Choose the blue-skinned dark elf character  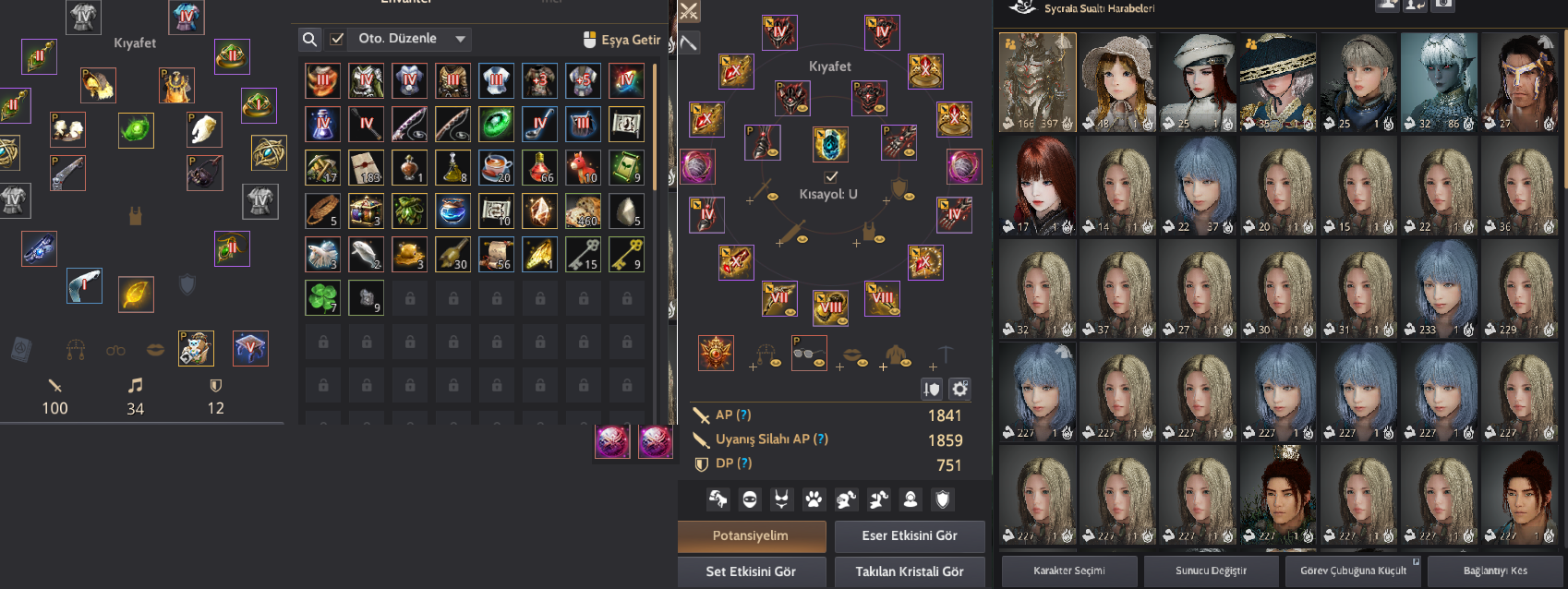tap(1439, 82)
